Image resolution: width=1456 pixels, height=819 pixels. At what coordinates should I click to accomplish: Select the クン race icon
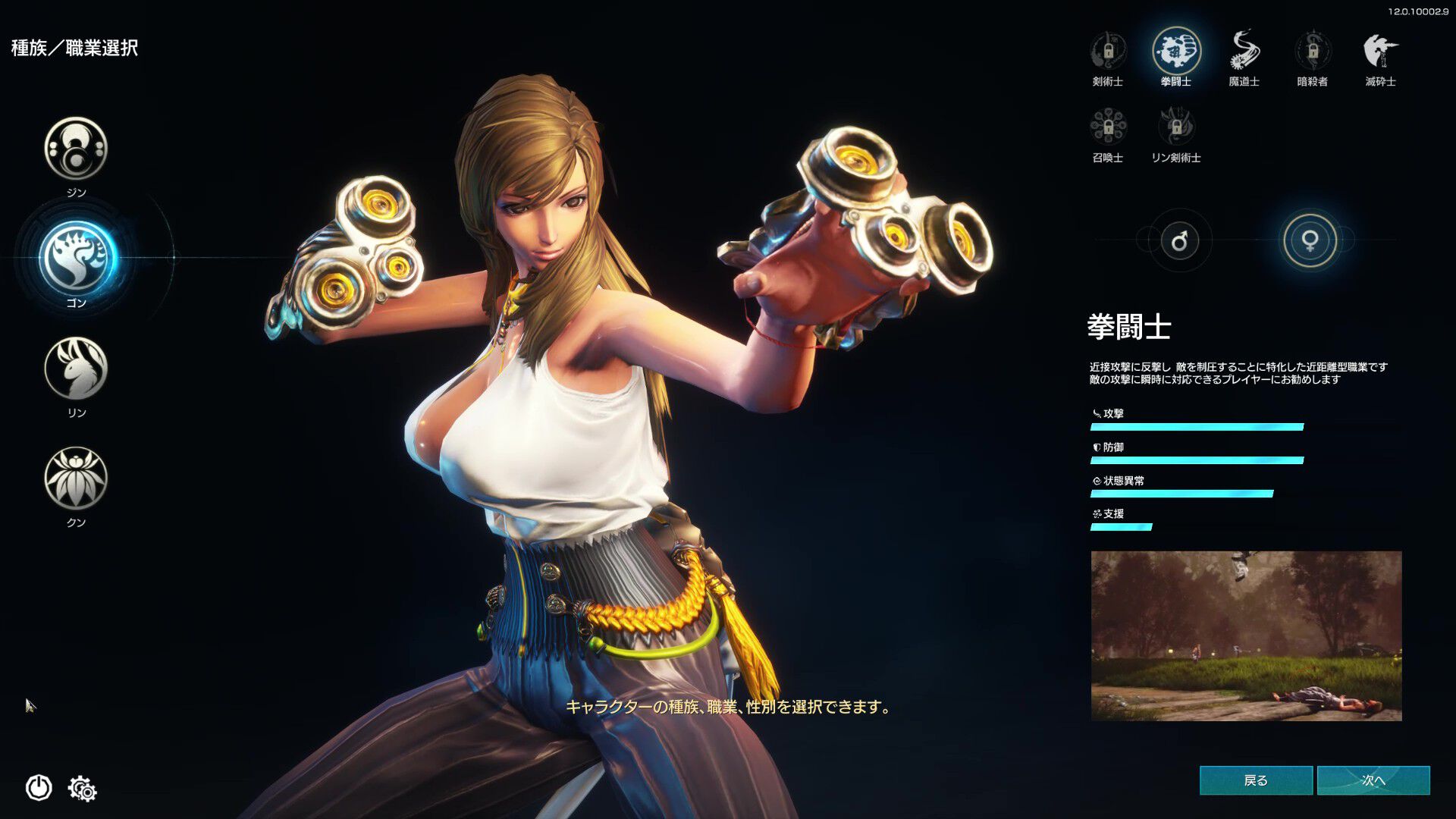(76, 478)
